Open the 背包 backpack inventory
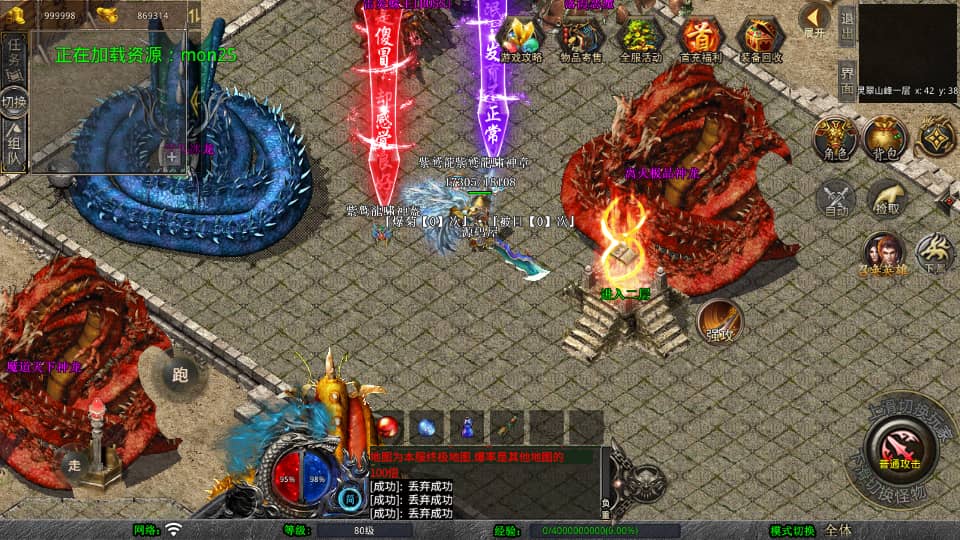Screen dimensions: 960x540 tap(884, 138)
